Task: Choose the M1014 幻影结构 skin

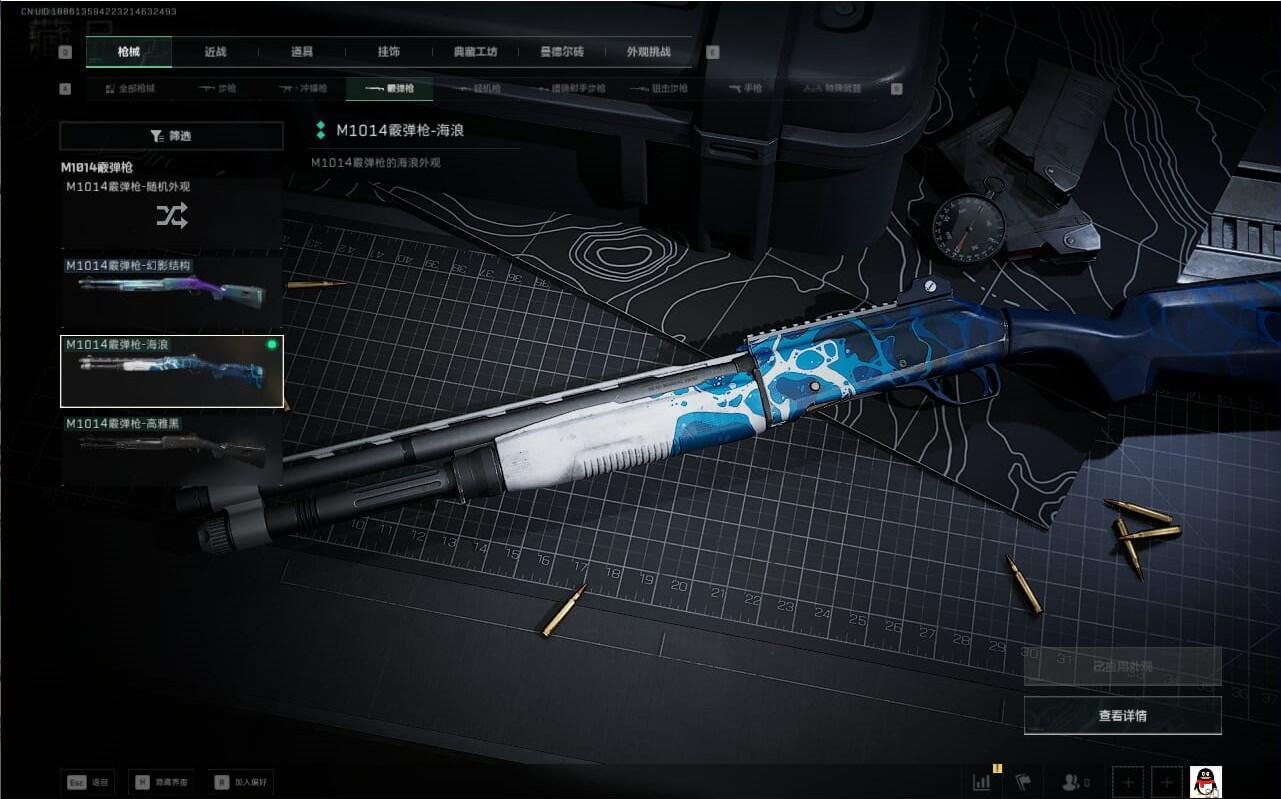Action: tap(171, 292)
